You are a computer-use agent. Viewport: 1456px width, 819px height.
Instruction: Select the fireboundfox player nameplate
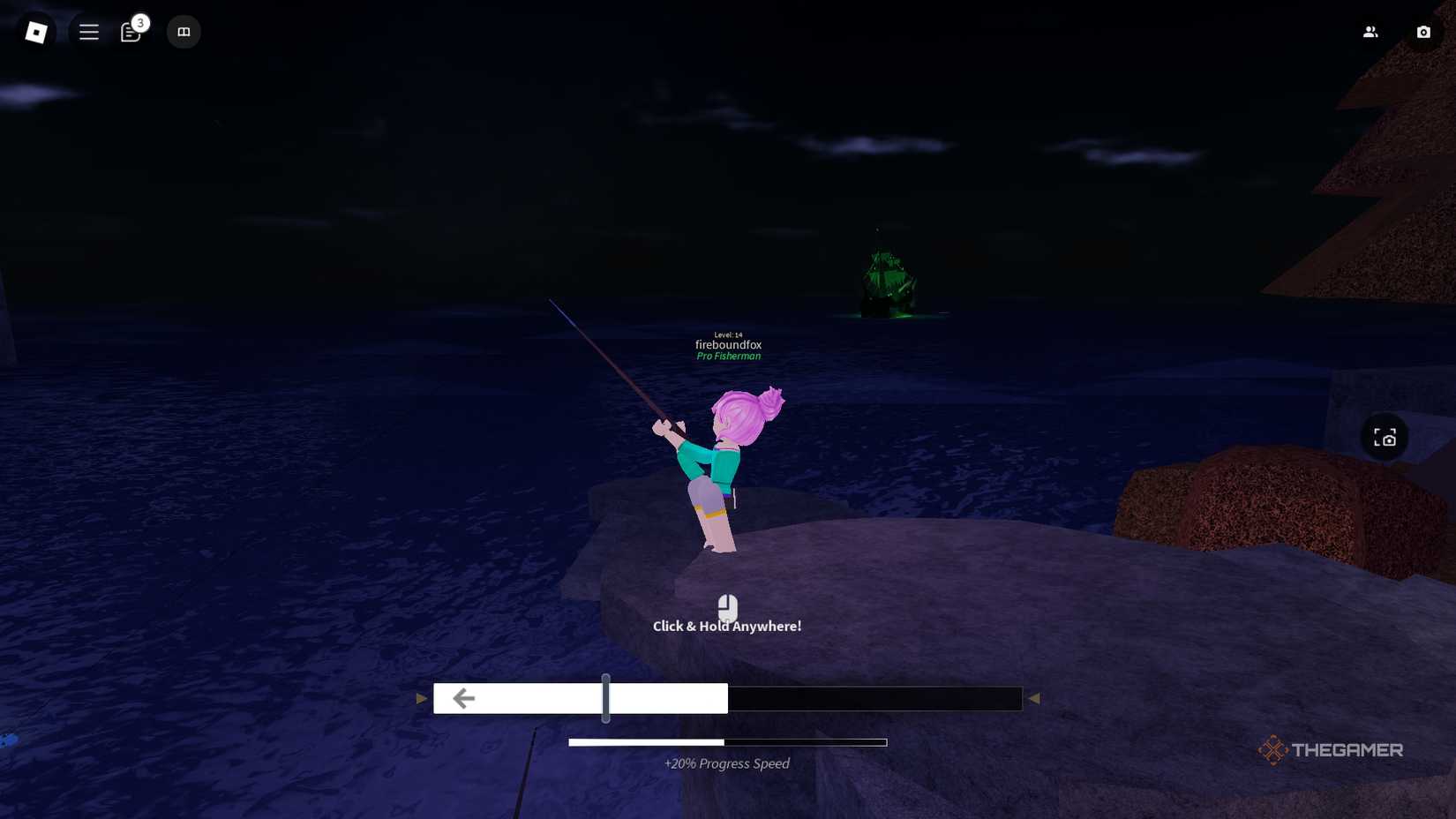[728, 345]
